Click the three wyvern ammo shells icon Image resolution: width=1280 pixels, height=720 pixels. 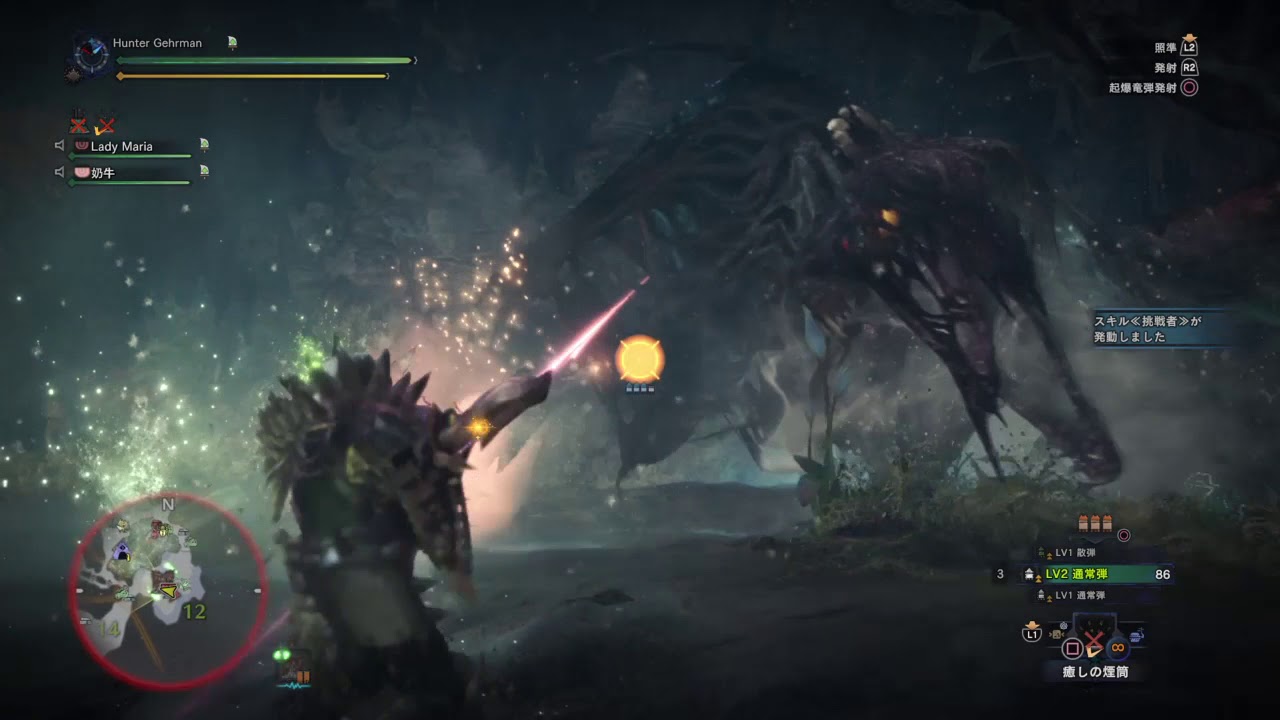click(x=1095, y=523)
